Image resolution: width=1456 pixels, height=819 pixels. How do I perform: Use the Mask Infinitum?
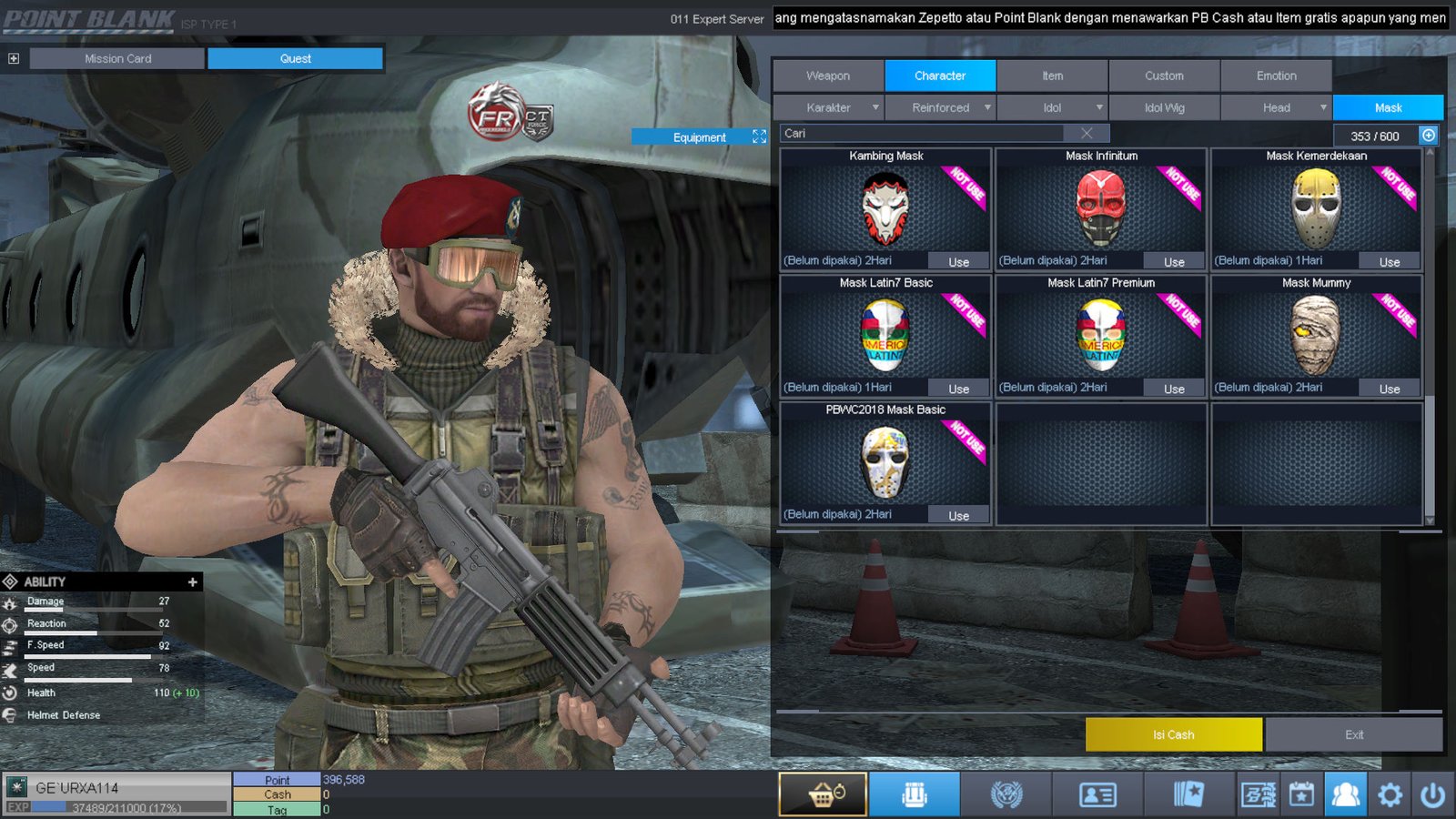1174,262
